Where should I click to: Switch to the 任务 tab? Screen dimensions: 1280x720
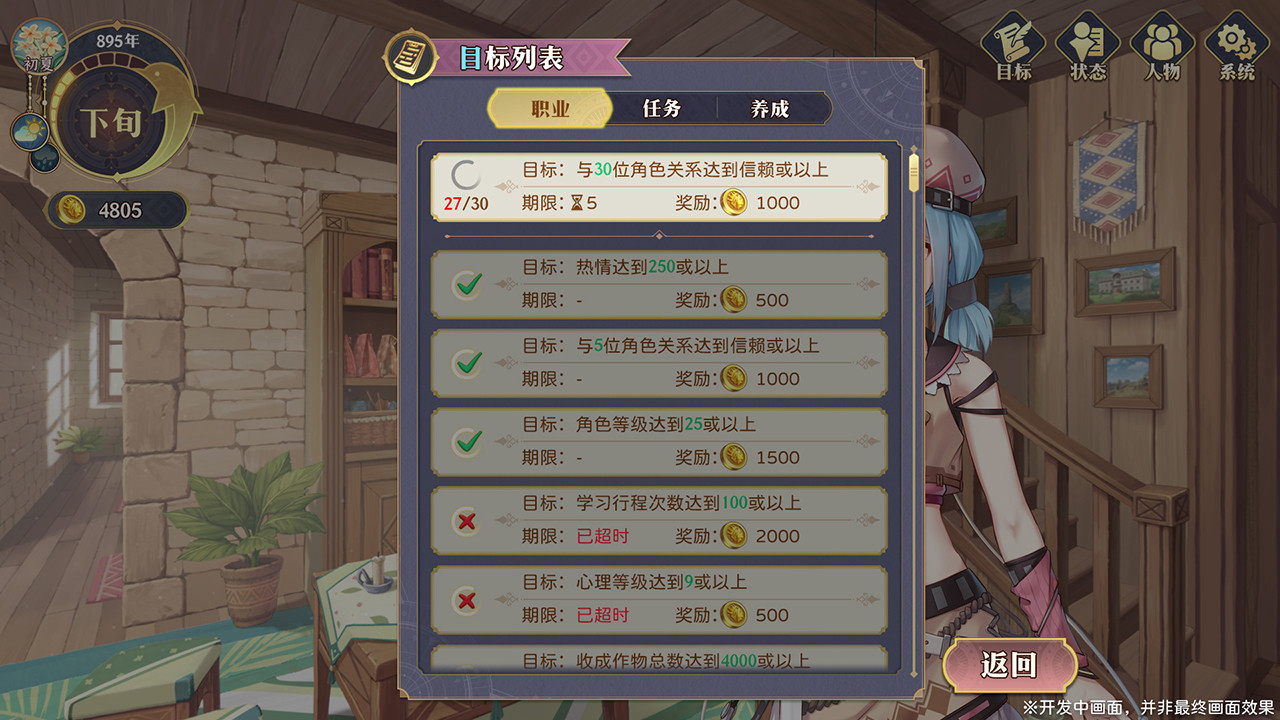661,108
